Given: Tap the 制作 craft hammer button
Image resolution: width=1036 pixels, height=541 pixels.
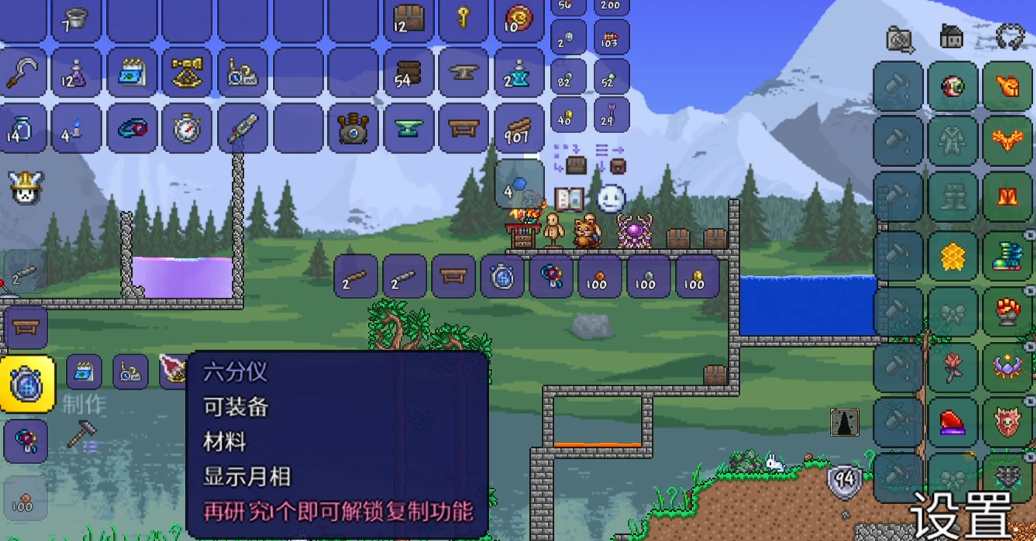Looking at the screenshot, I should [x=81, y=435].
